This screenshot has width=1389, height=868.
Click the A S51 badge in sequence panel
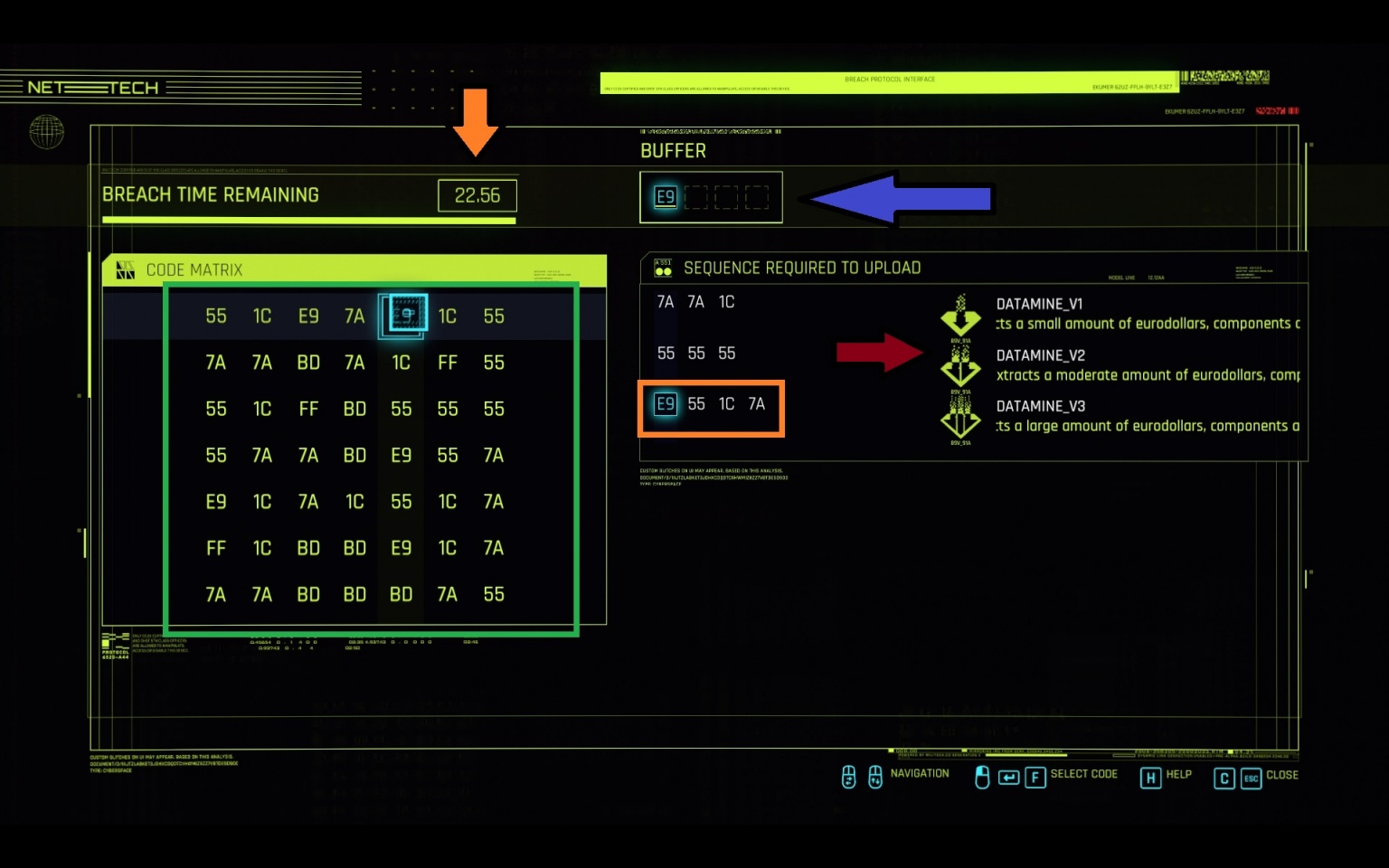[663, 266]
